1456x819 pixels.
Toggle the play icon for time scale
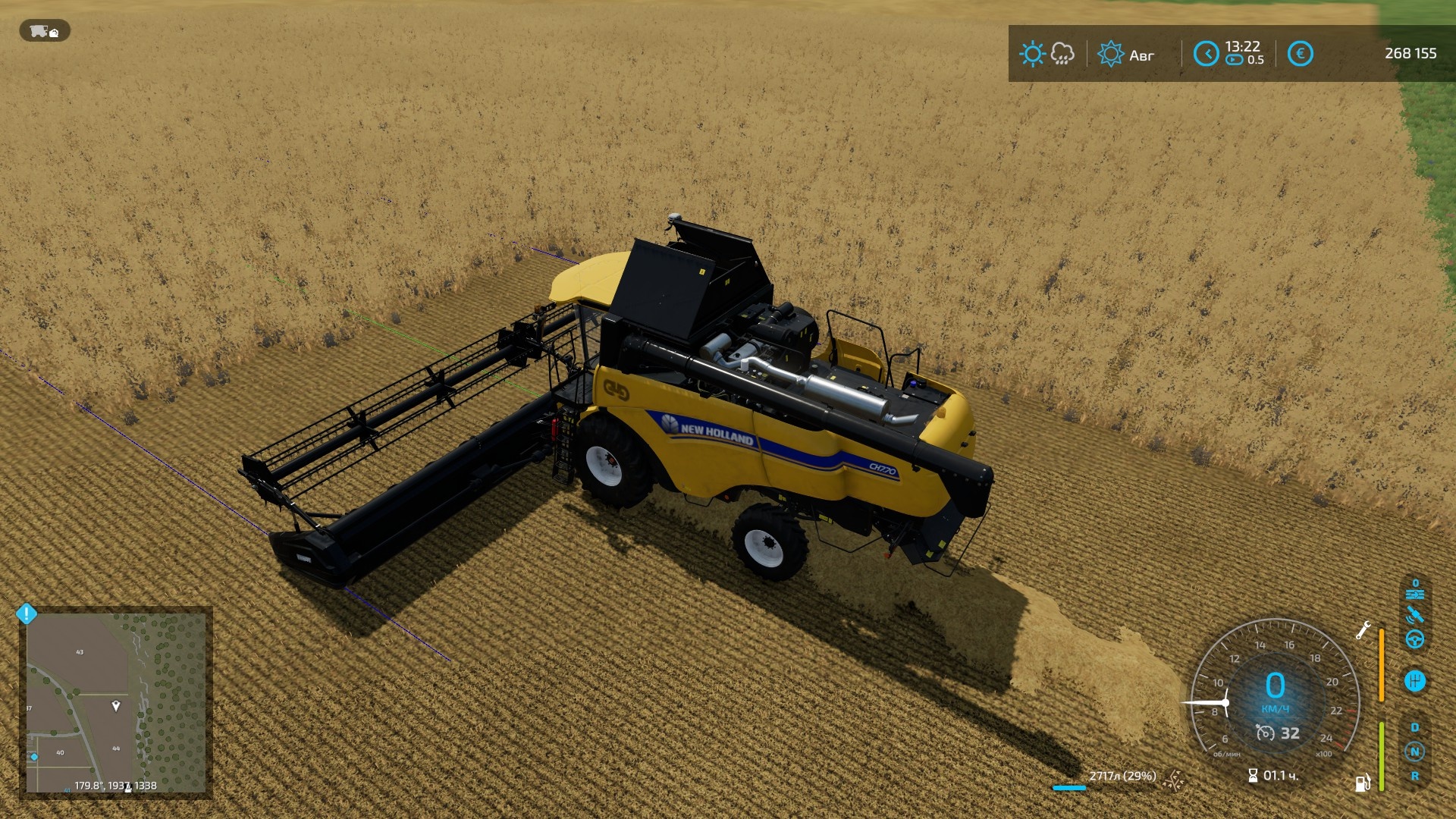coord(1234,59)
